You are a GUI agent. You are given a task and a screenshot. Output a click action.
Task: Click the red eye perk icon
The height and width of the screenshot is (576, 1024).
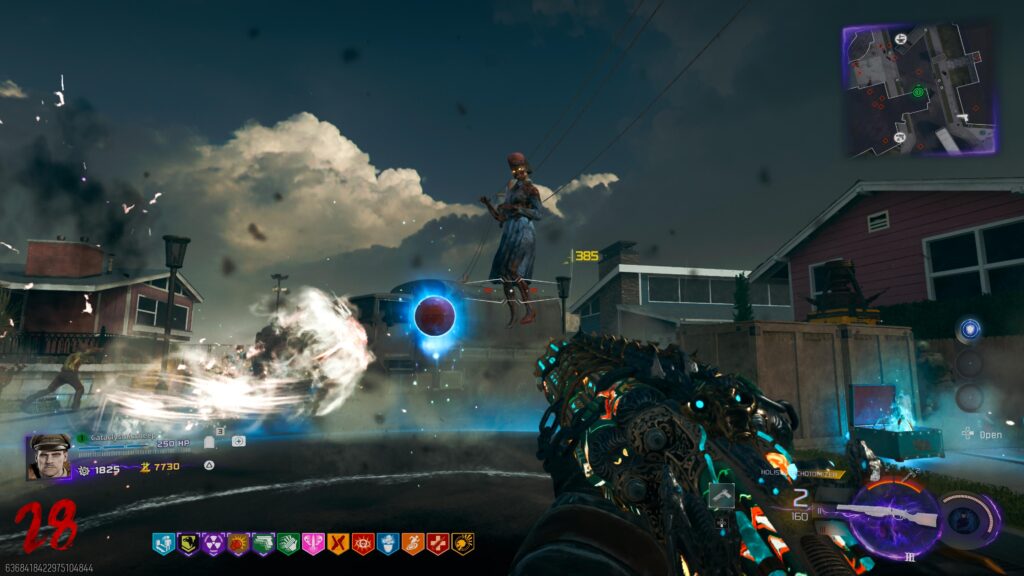tap(363, 543)
